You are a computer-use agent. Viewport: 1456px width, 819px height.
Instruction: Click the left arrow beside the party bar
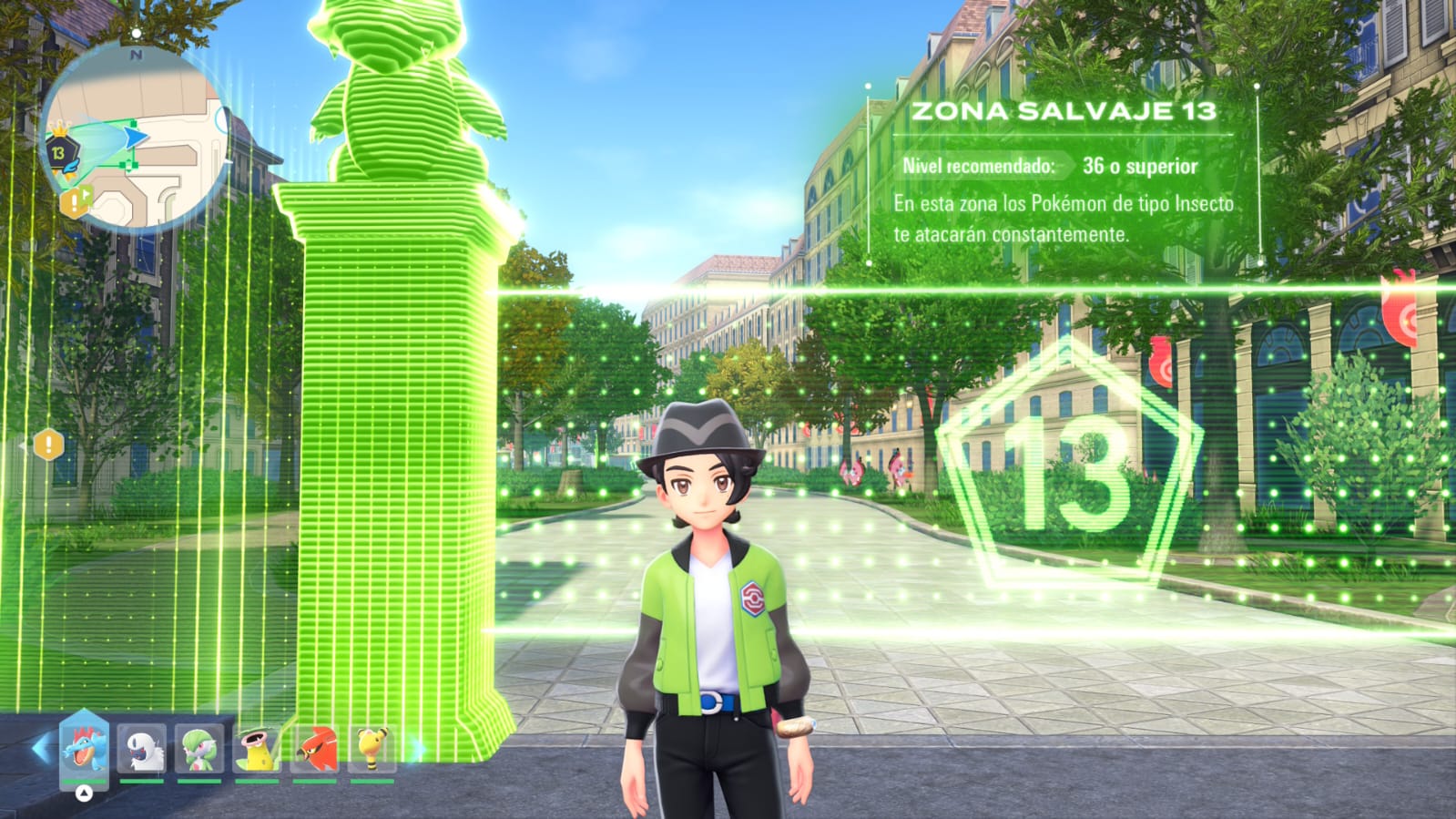pos(40,749)
